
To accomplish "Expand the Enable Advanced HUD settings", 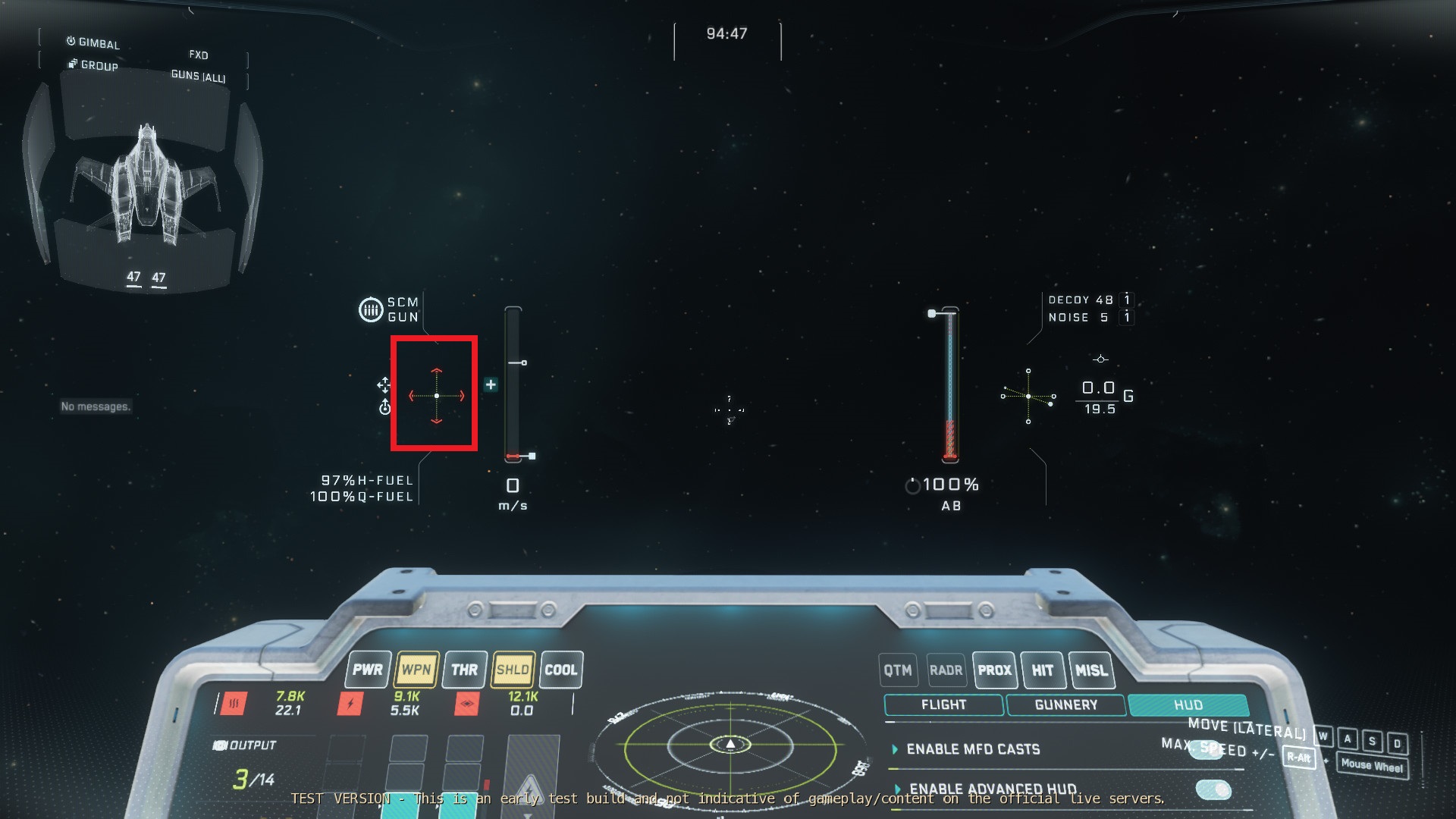I will coord(899,789).
